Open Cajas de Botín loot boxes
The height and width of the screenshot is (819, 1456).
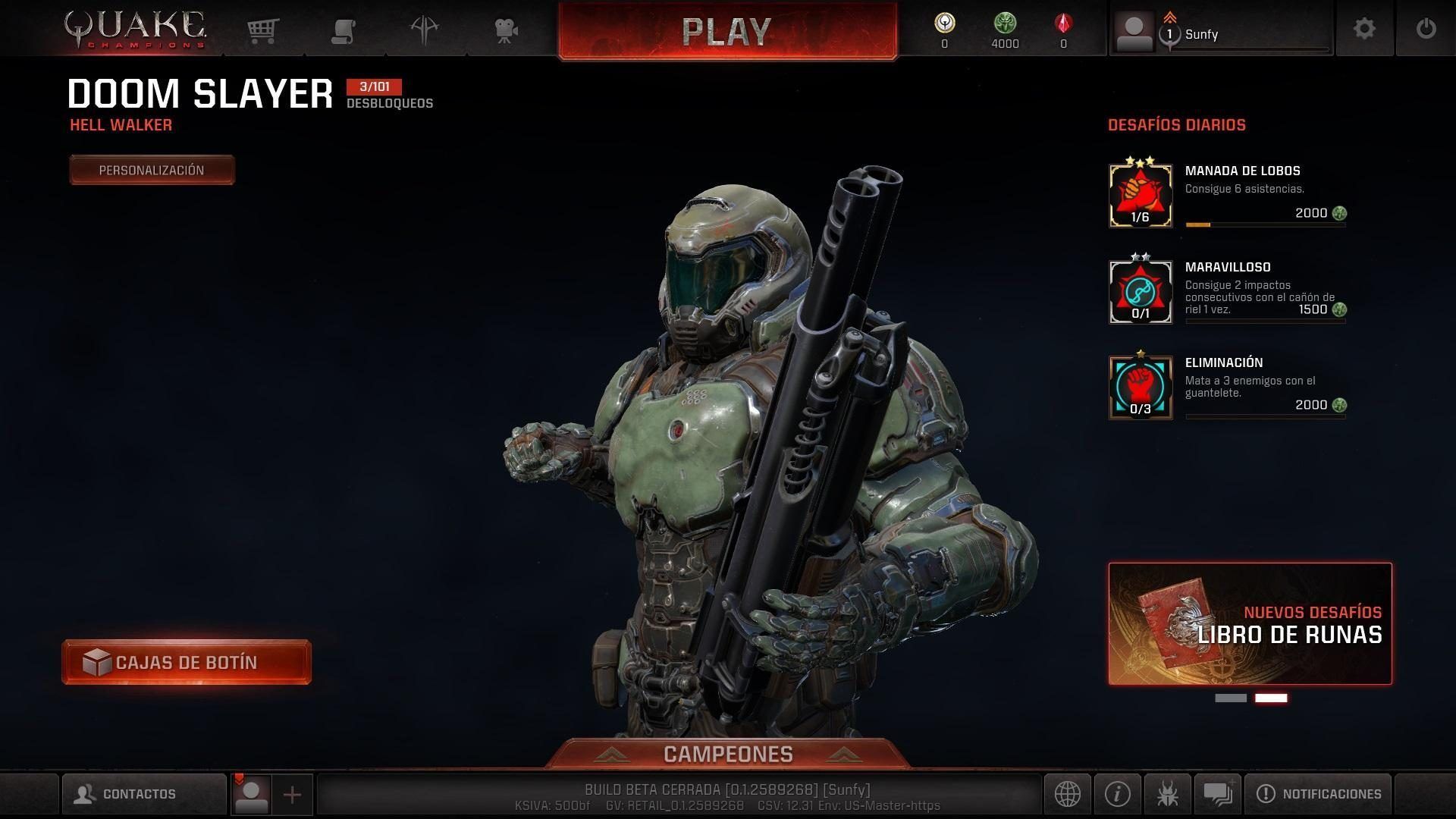click(x=187, y=662)
